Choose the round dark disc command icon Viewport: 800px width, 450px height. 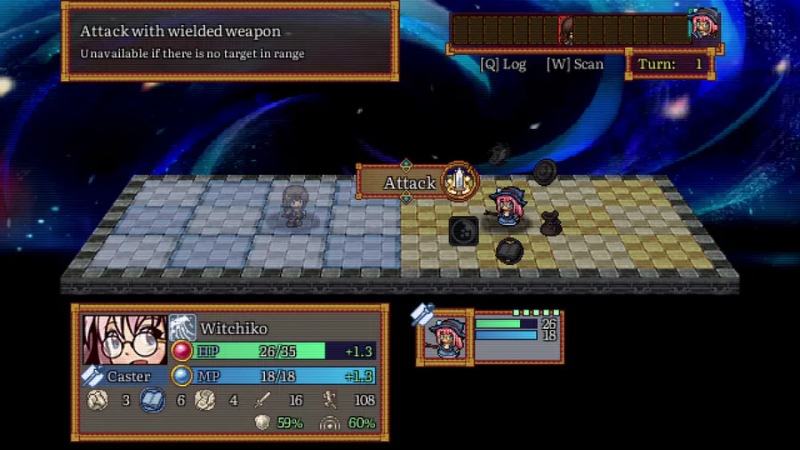point(544,171)
